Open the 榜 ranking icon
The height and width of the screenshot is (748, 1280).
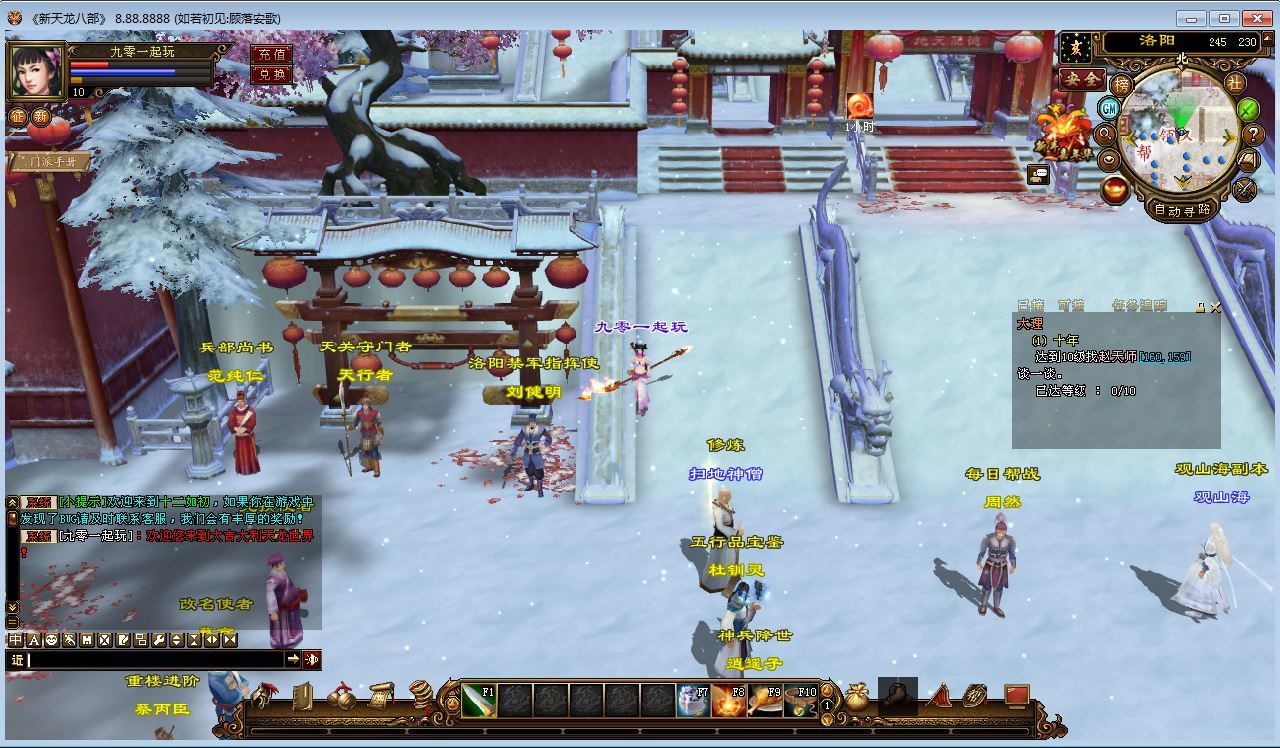coord(1122,85)
